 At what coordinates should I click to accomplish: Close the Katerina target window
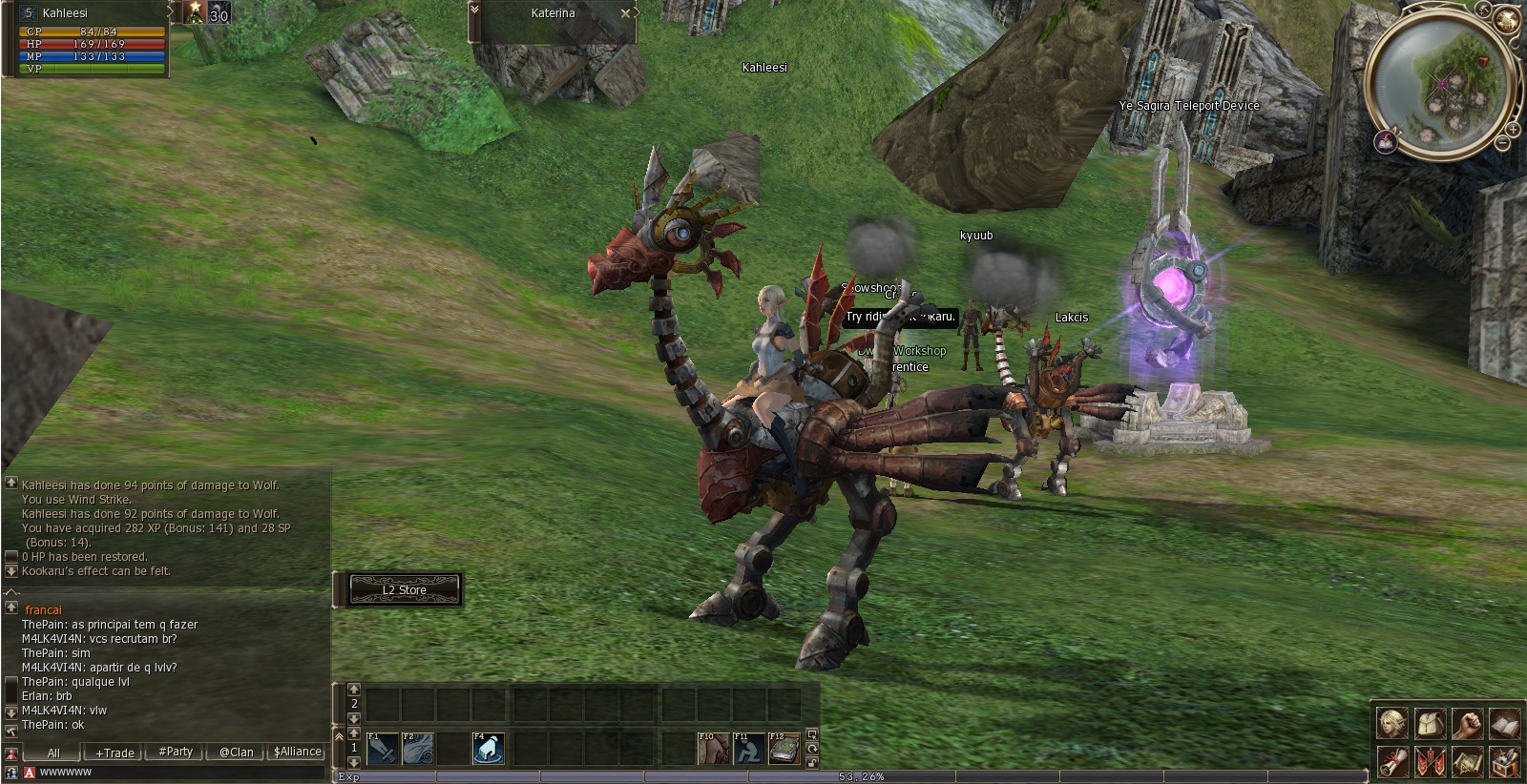(625, 13)
